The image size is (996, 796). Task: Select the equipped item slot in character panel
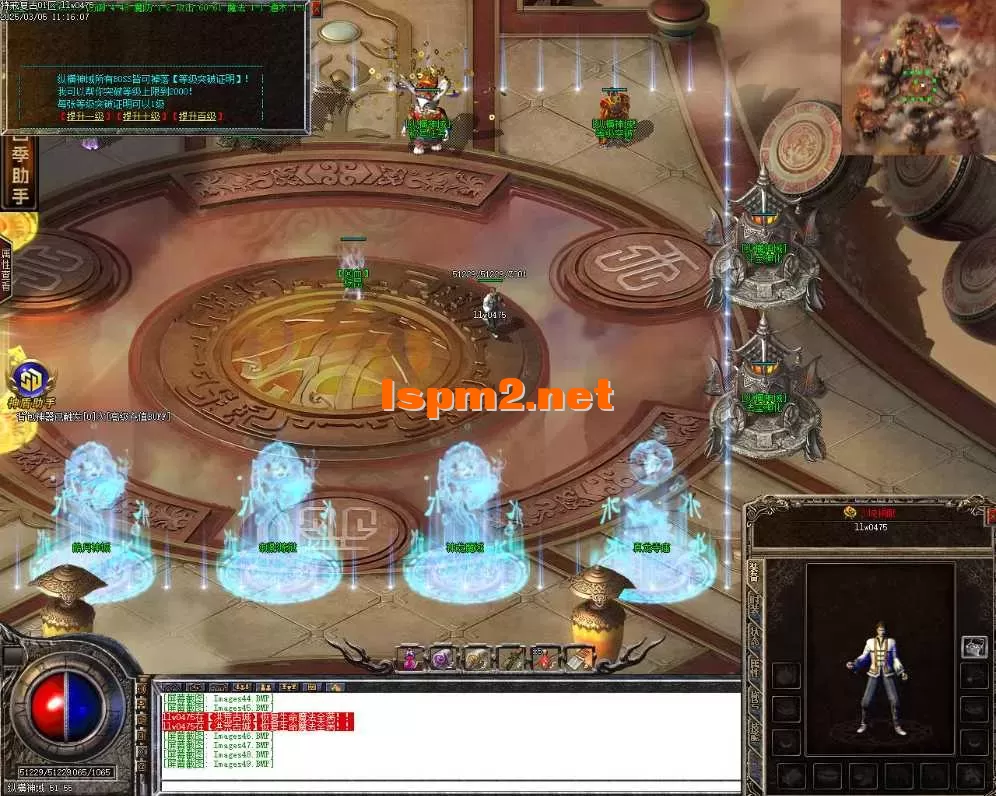pos(973,647)
